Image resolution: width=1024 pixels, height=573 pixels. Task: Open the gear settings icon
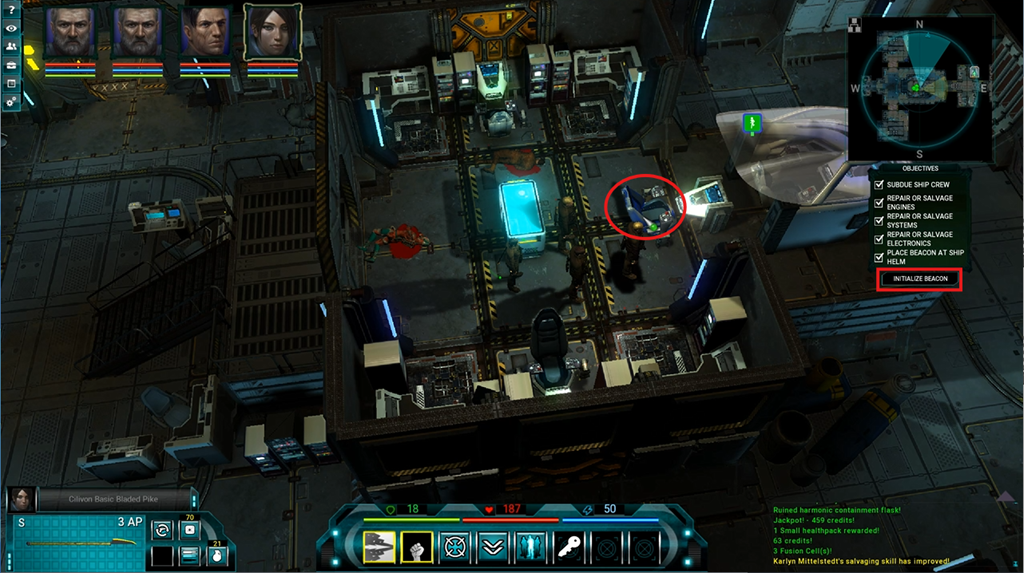(x=10, y=101)
